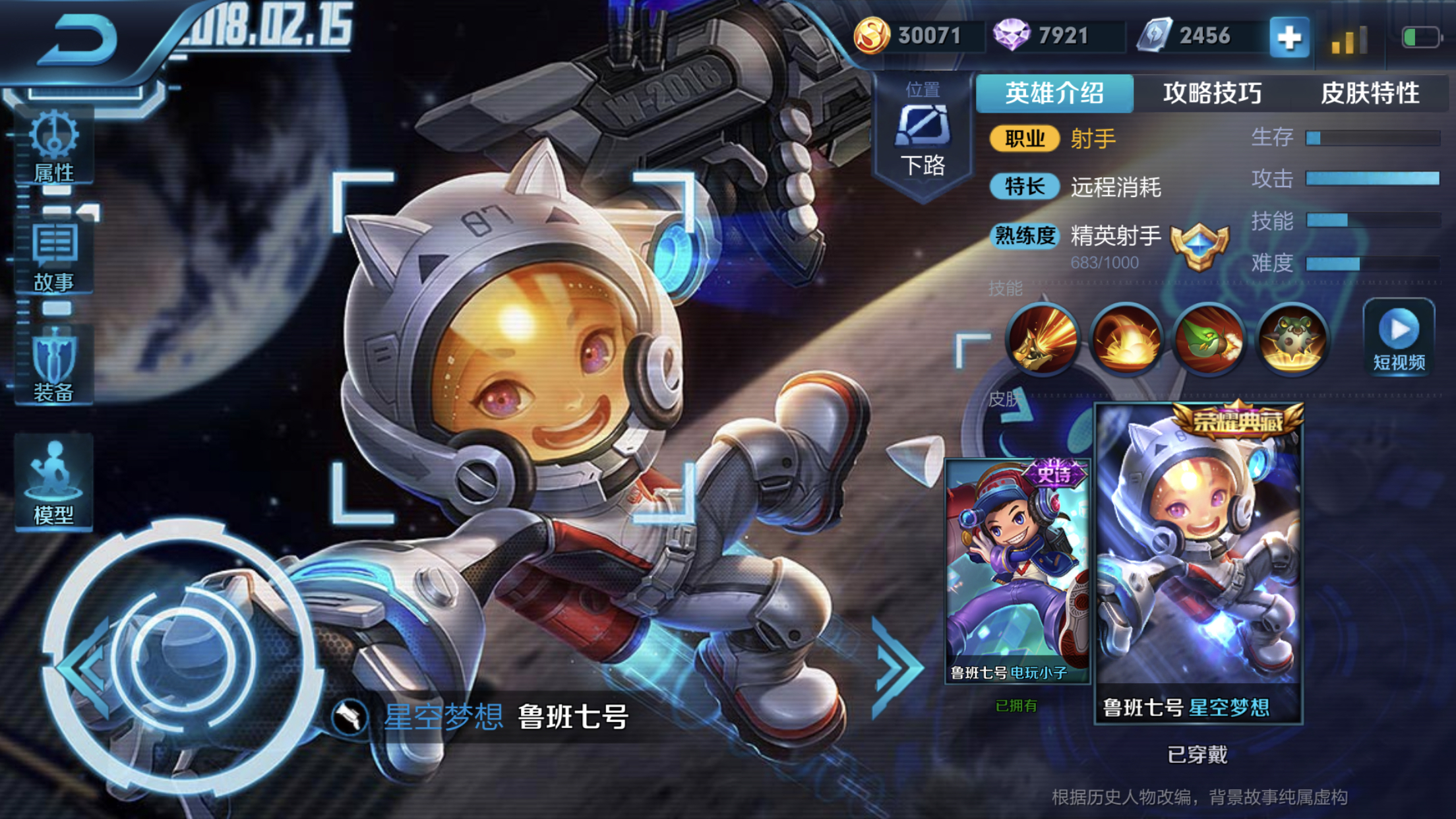1456x819 pixels.
Task: Open the 属性 attributes panel
Action: pyautogui.click(x=53, y=148)
